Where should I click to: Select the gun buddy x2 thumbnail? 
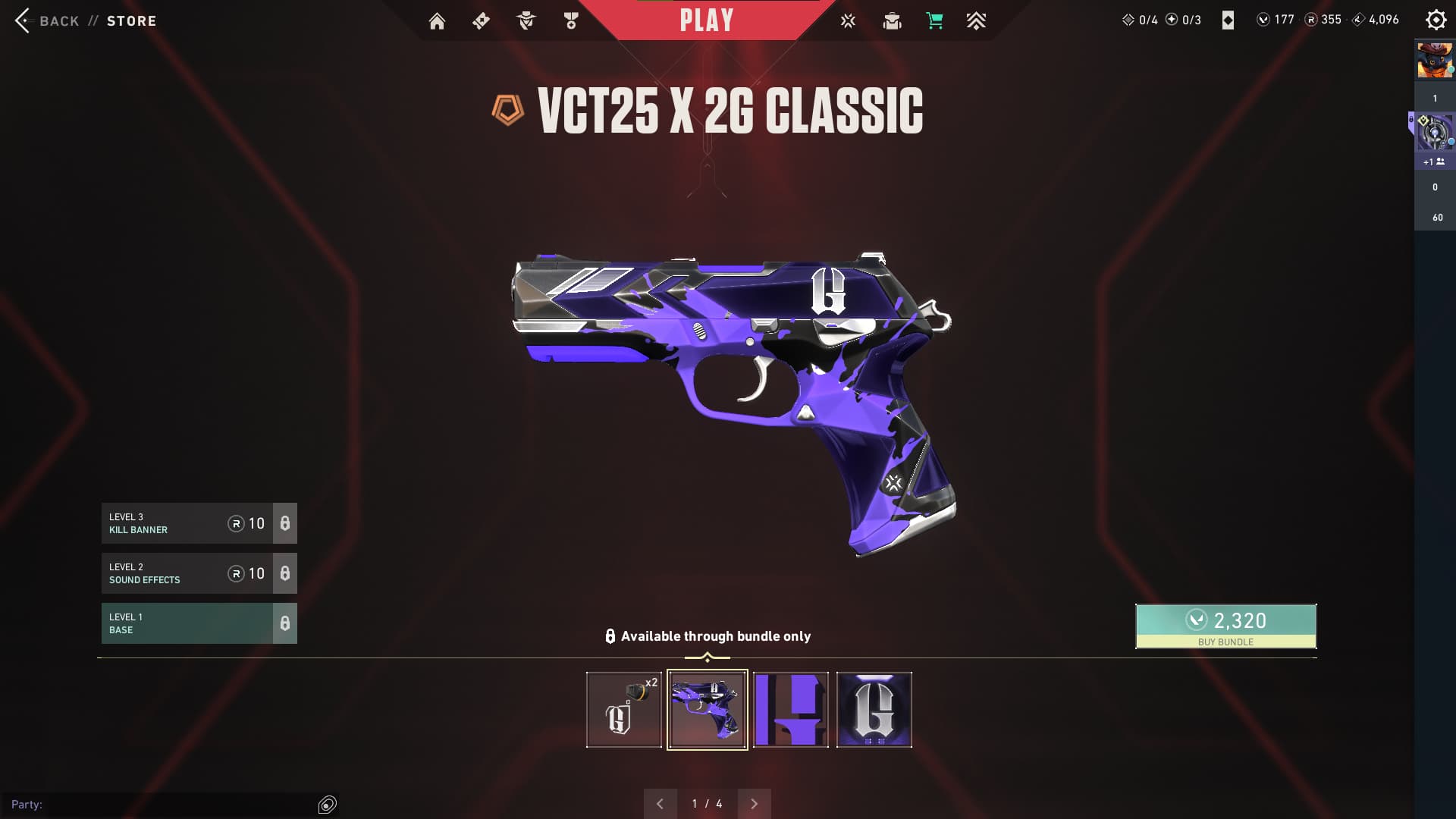tap(623, 710)
